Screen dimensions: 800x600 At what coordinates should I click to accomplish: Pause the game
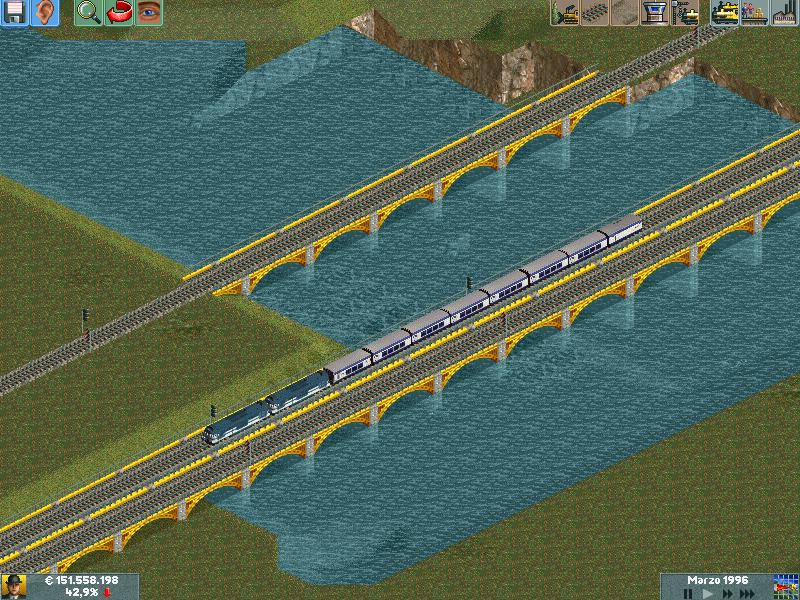point(687,593)
